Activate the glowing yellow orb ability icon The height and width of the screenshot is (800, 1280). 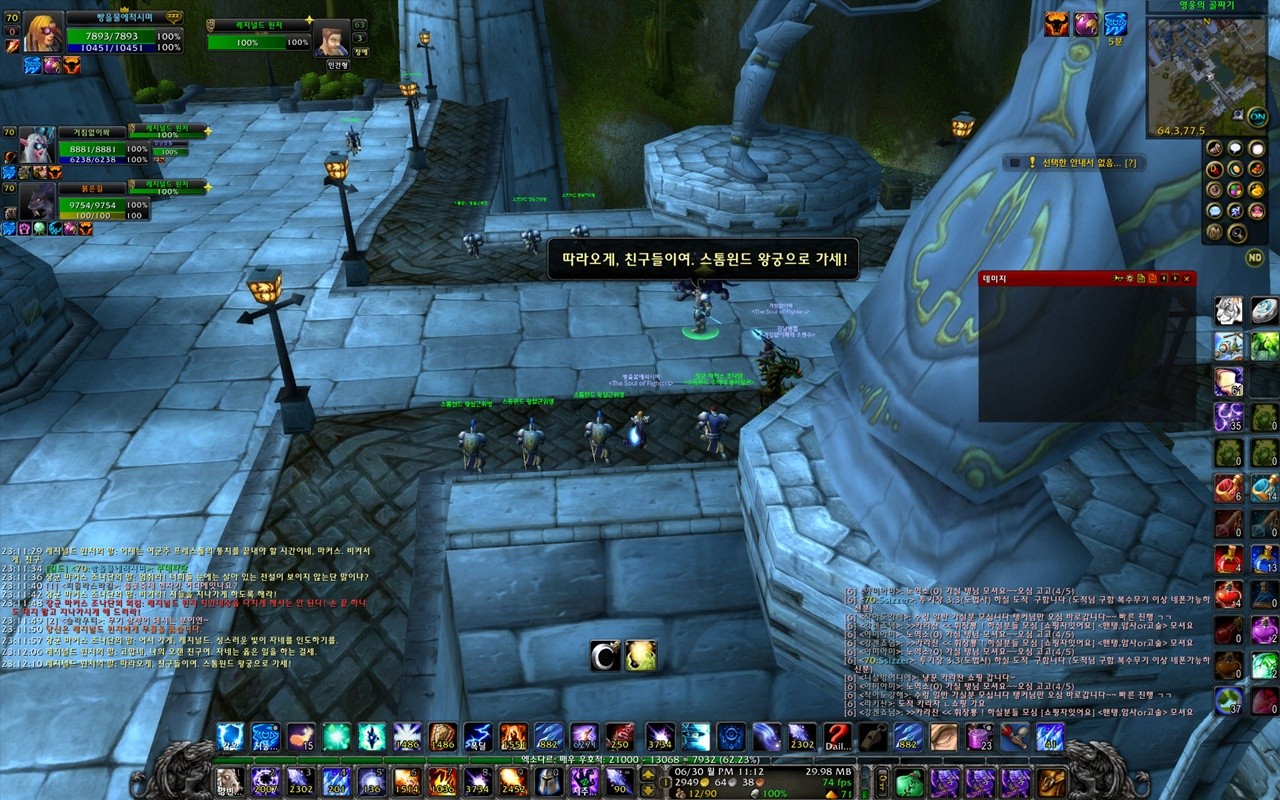tap(641, 655)
